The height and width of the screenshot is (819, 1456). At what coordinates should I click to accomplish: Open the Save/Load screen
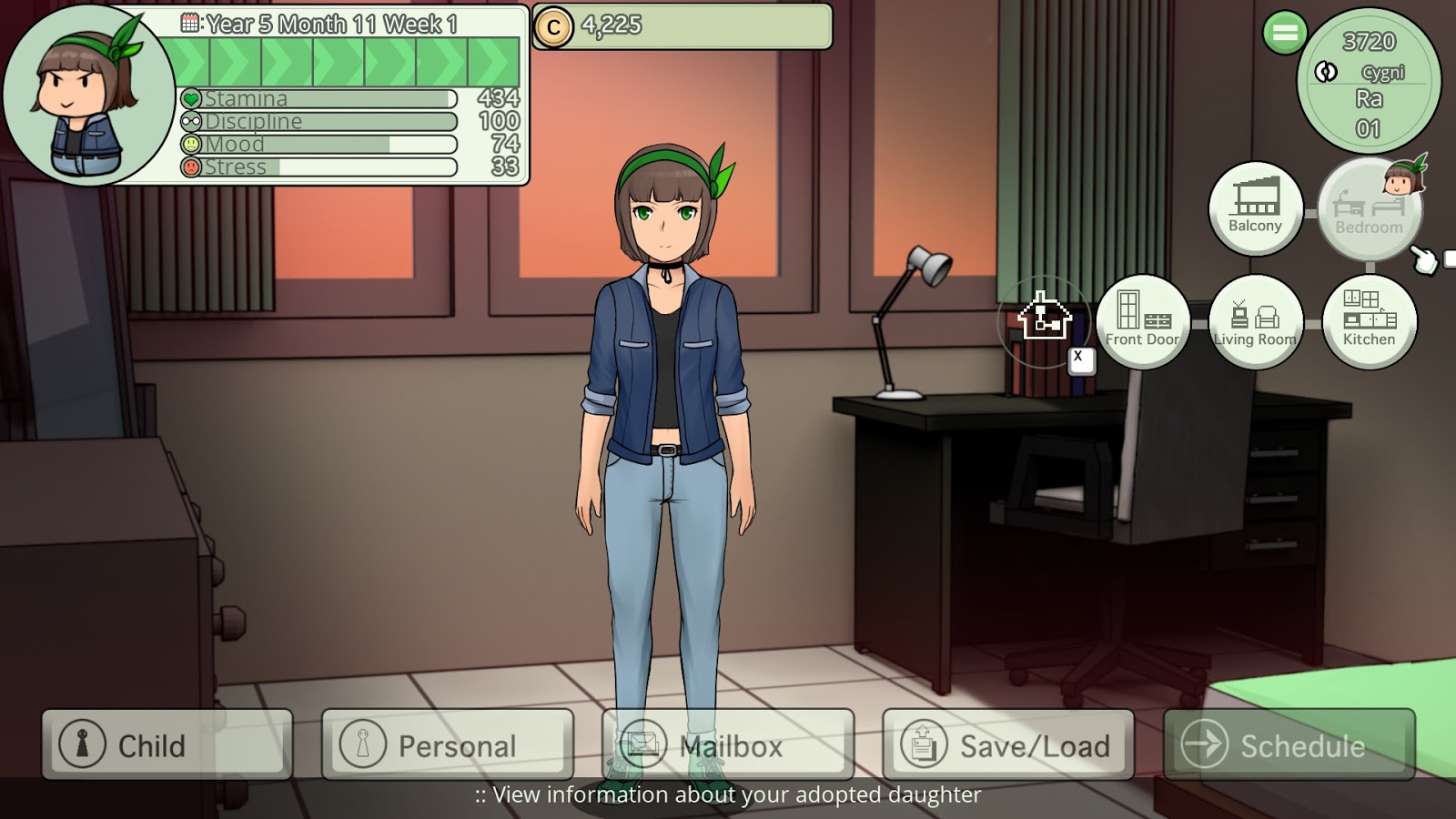click(1008, 744)
